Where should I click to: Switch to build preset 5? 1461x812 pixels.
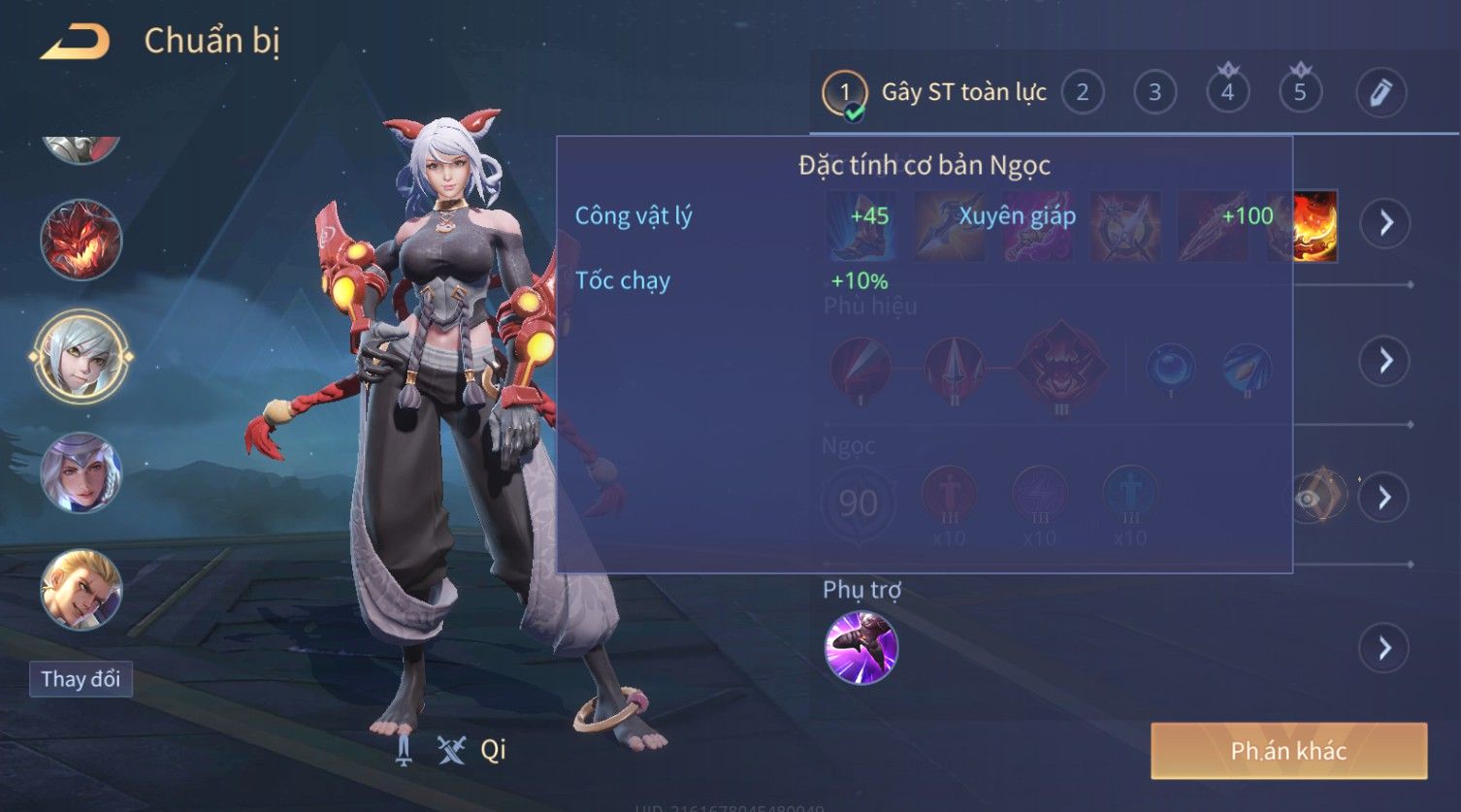click(x=1300, y=93)
